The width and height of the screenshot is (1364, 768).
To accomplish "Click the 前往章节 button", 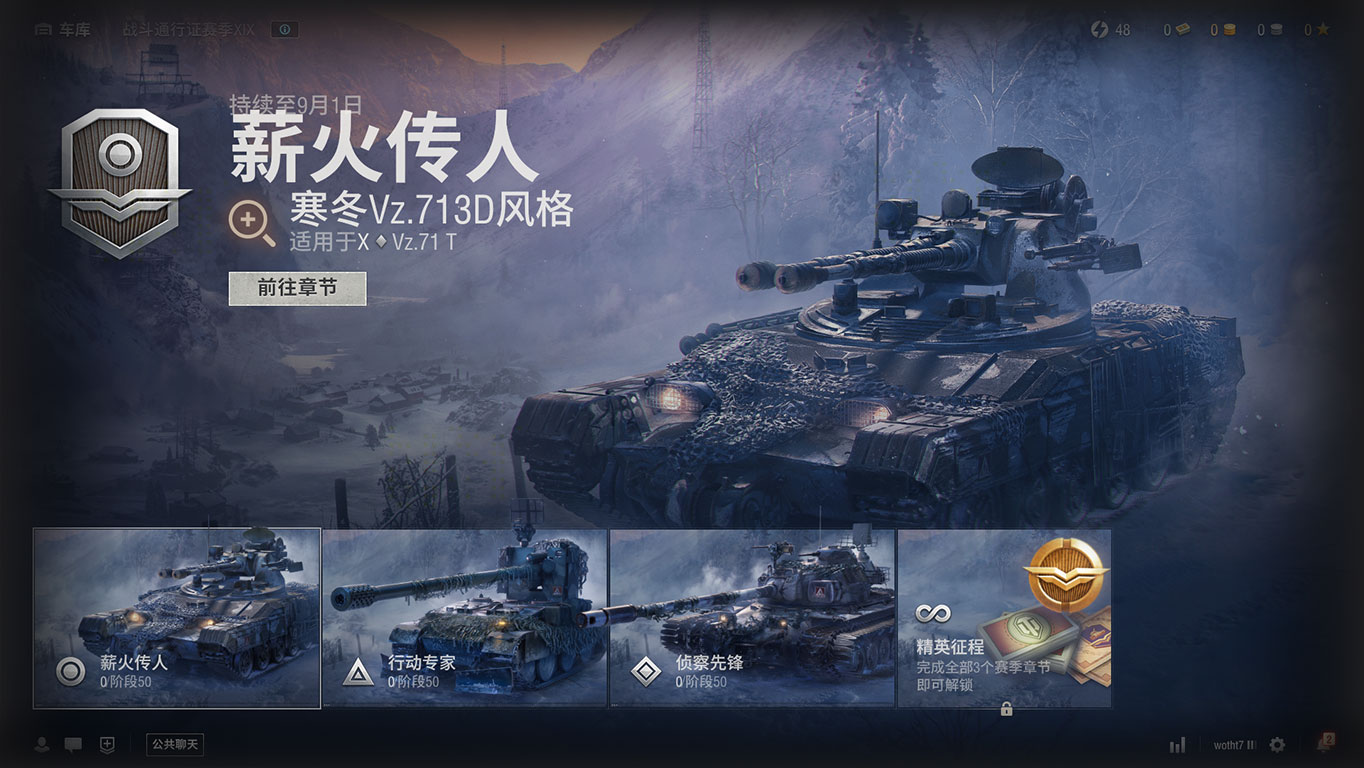I will tap(297, 288).
